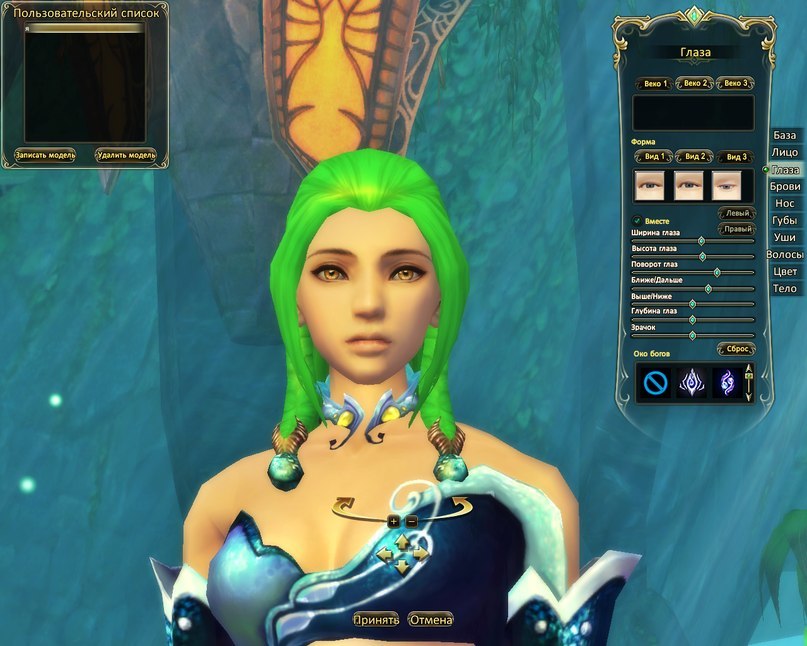This screenshot has width=807, height=646.
Task: Toggle the Вместе checkbox
Action: coord(638,220)
